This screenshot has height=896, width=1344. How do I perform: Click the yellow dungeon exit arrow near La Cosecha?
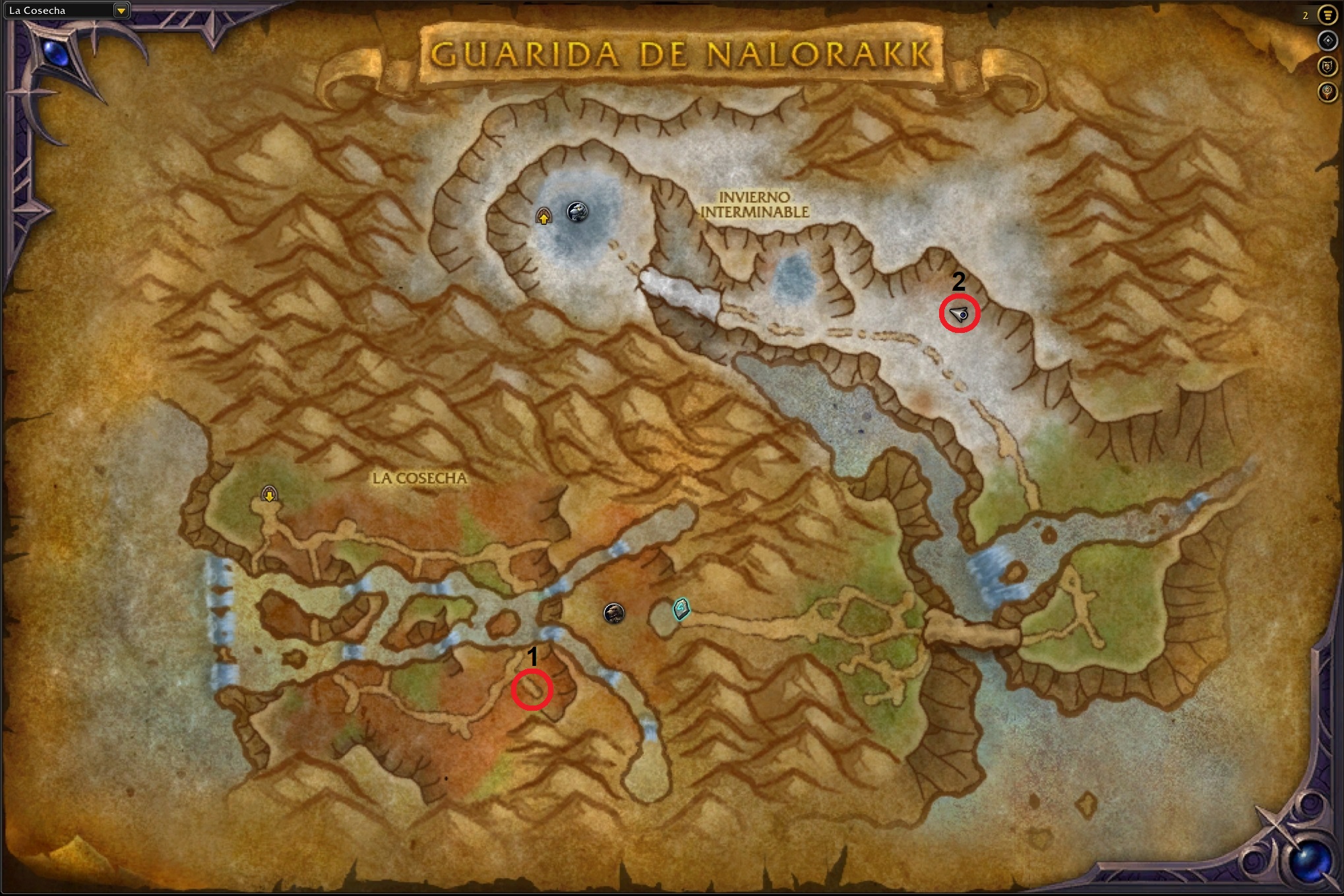click(269, 493)
